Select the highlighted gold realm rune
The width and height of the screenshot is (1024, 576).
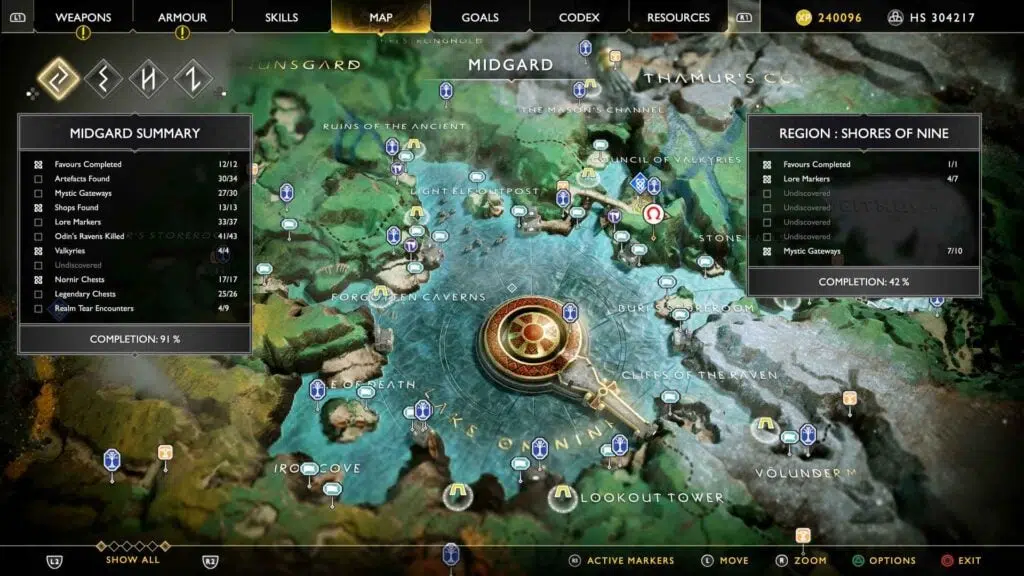[59, 79]
